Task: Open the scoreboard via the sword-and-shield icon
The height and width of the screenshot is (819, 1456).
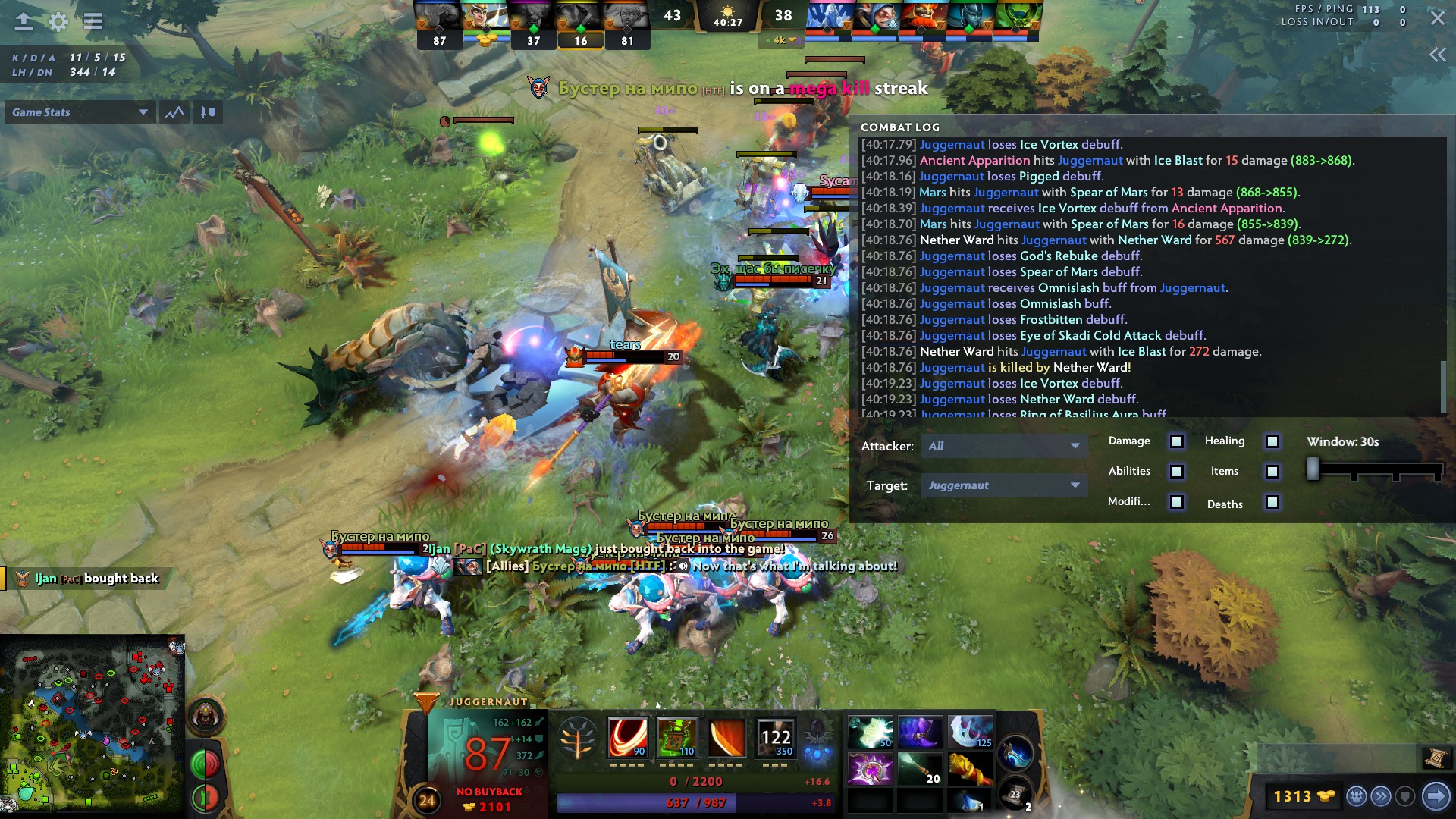Action: pos(209,112)
